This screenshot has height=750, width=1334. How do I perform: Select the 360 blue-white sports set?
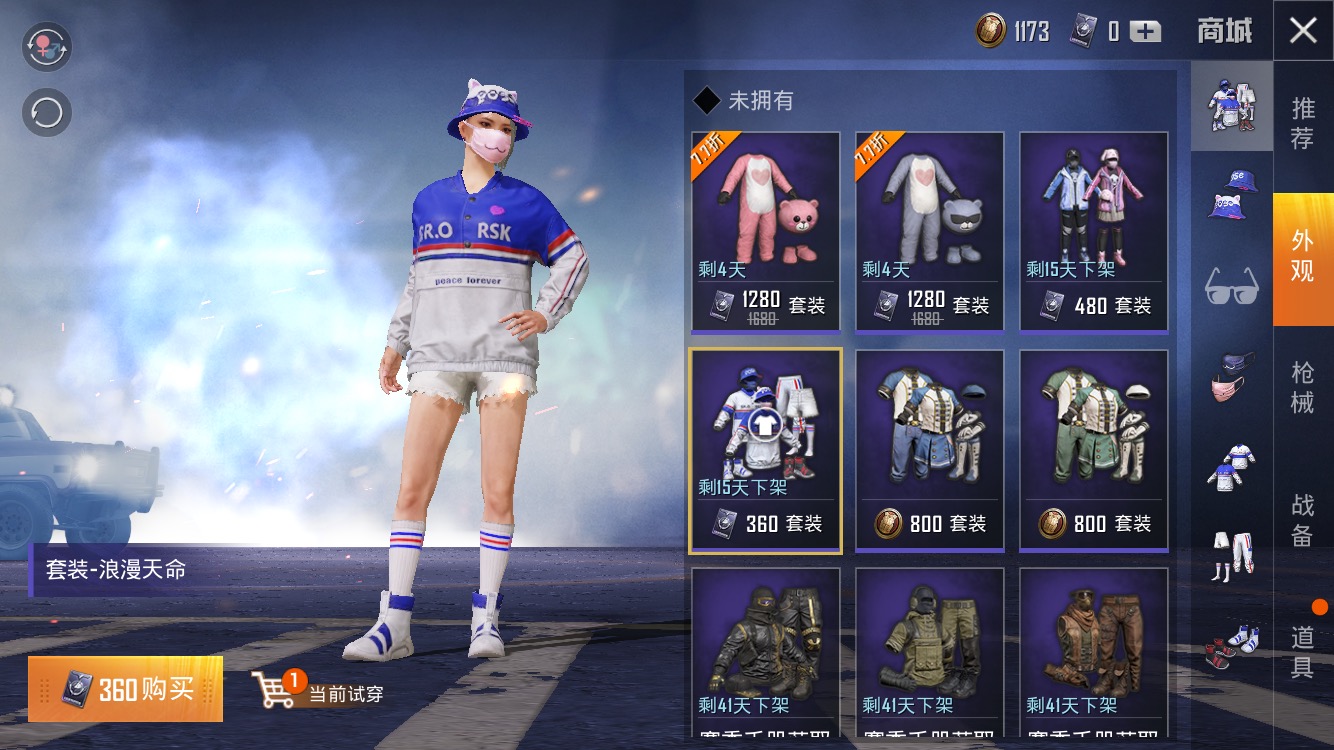tap(766, 450)
